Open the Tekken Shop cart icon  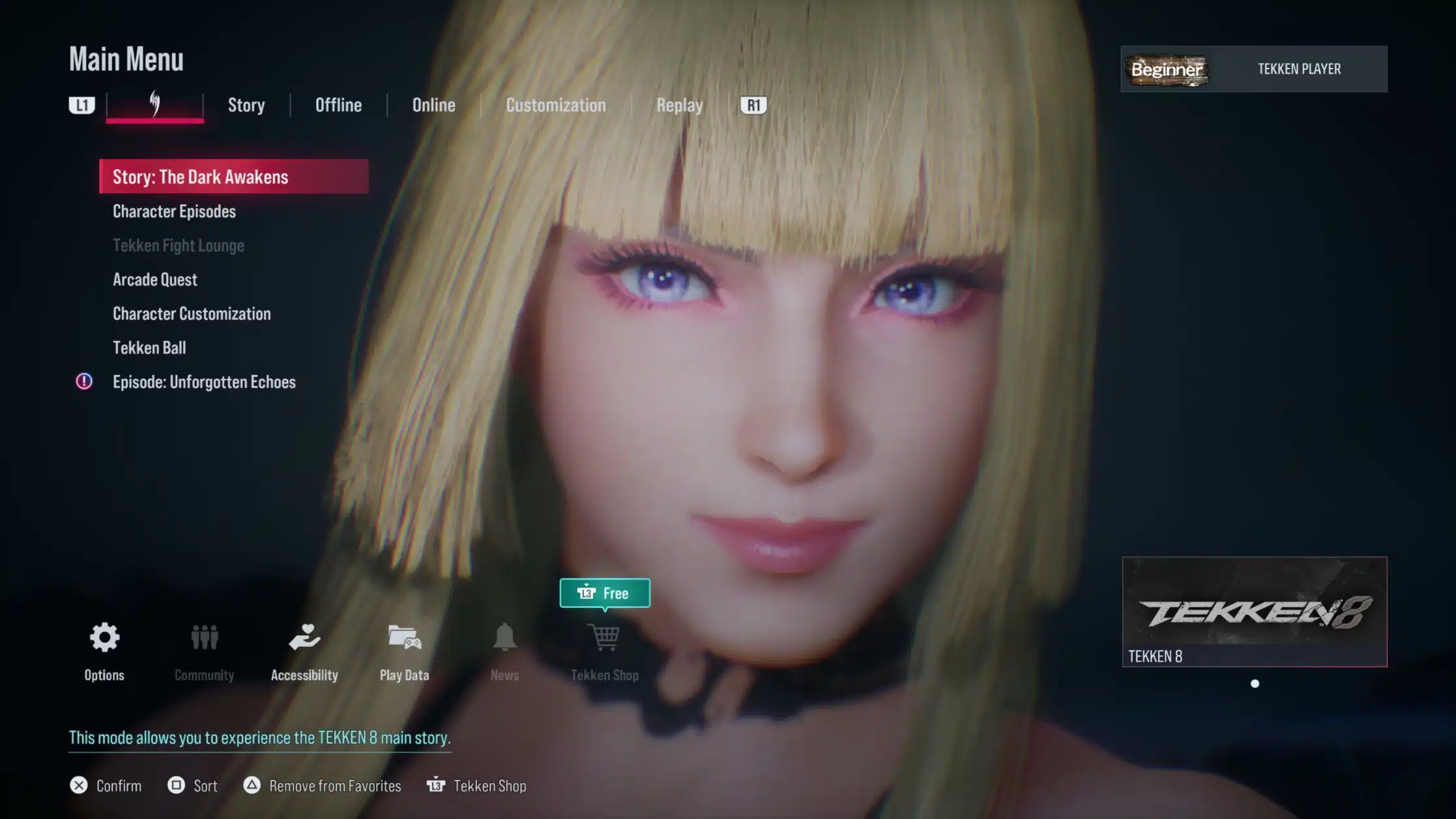(x=605, y=639)
